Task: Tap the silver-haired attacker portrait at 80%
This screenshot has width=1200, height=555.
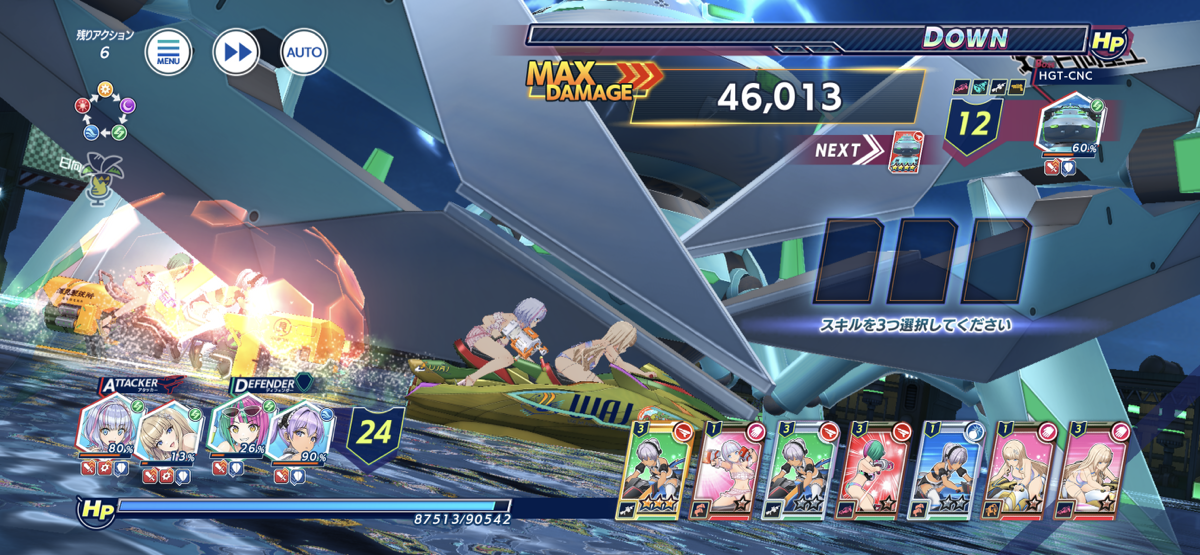Action: [x=106, y=432]
